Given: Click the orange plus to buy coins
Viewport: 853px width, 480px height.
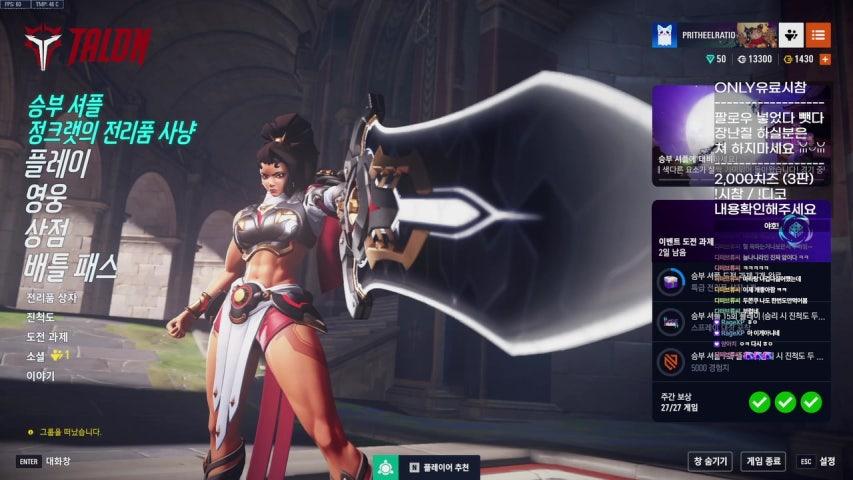Looking at the screenshot, I should [x=825, y=59].
